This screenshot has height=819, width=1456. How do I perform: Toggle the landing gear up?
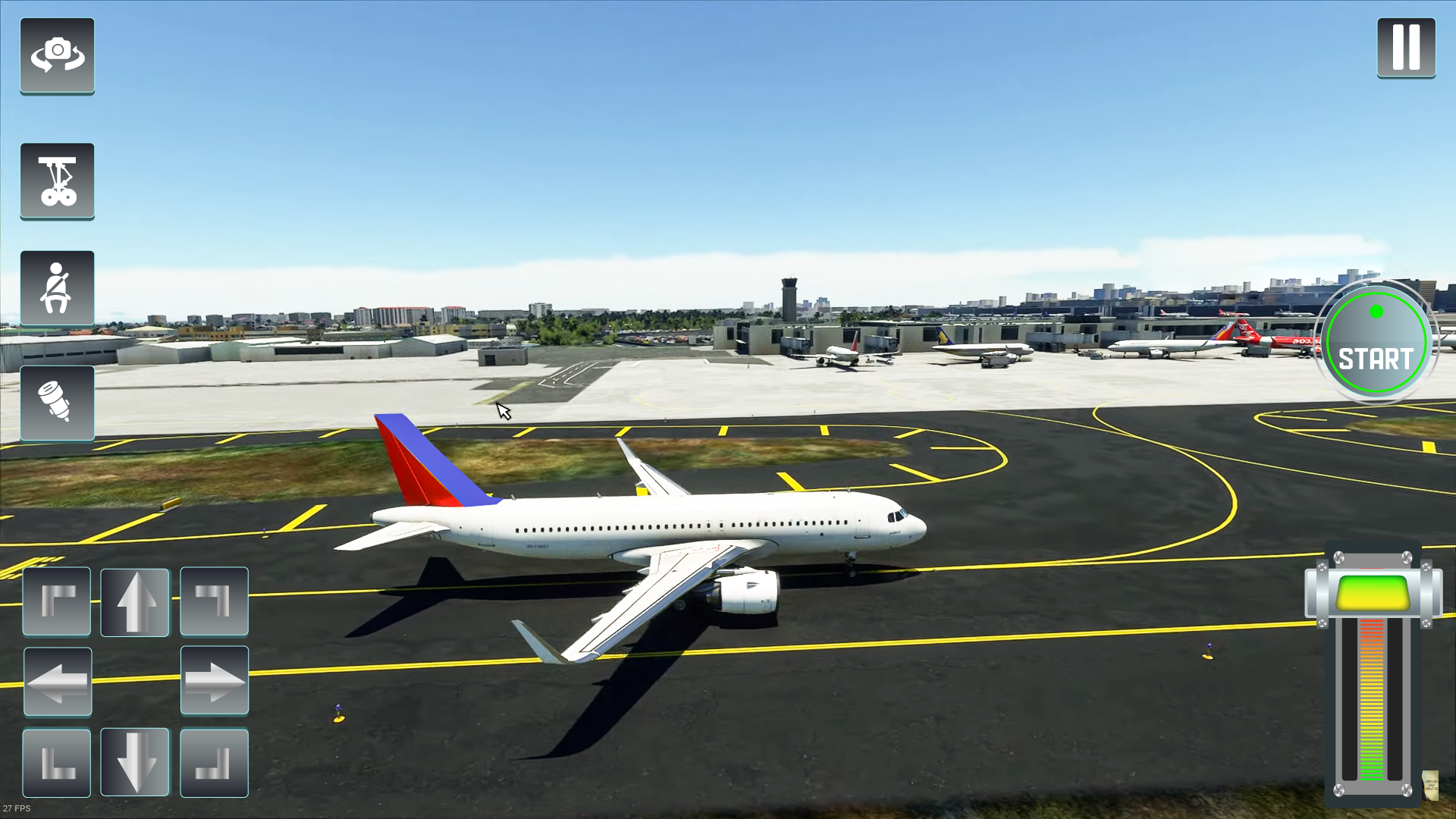coord(57,182)
